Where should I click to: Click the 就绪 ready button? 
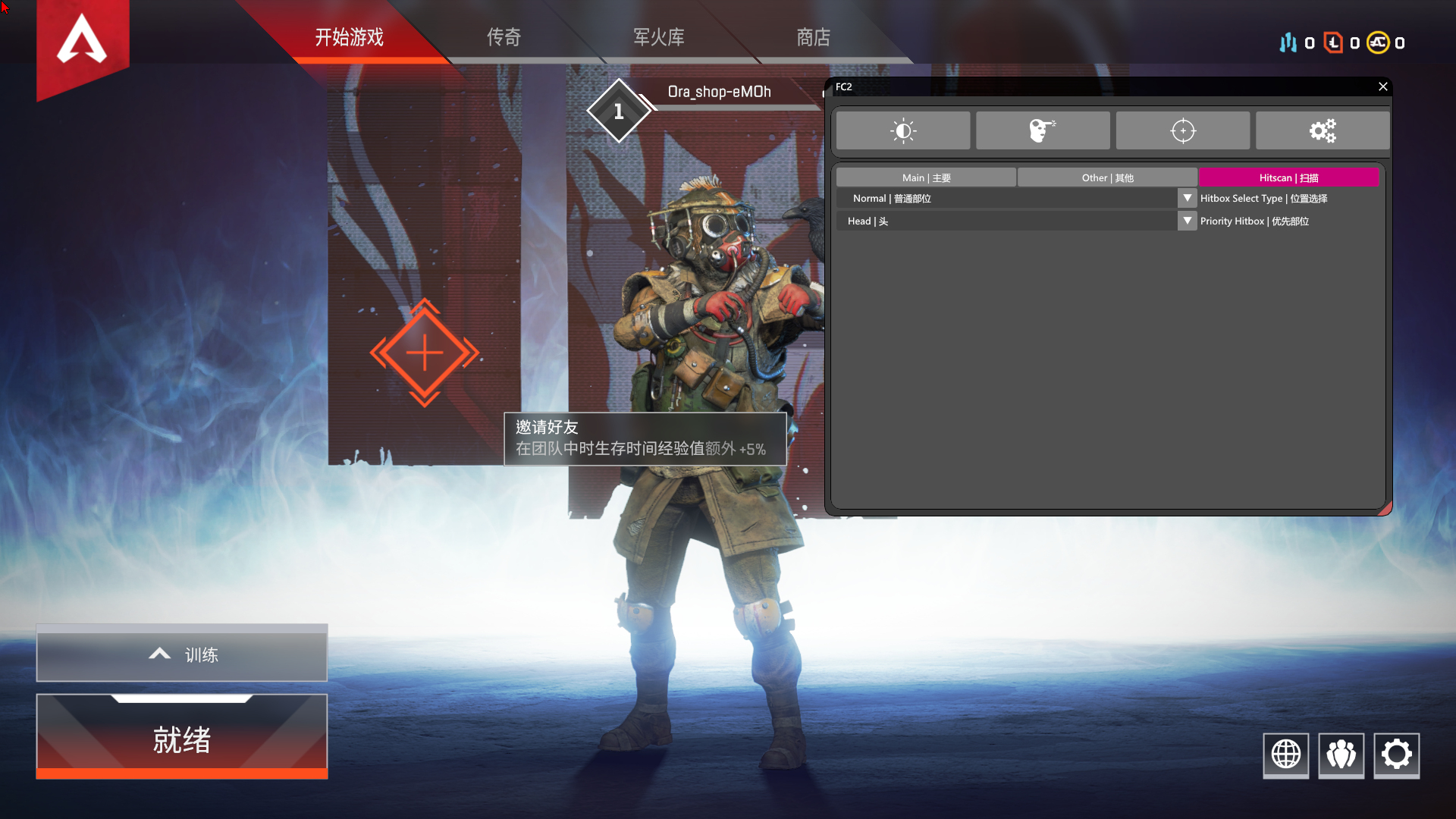coord(182,738)
